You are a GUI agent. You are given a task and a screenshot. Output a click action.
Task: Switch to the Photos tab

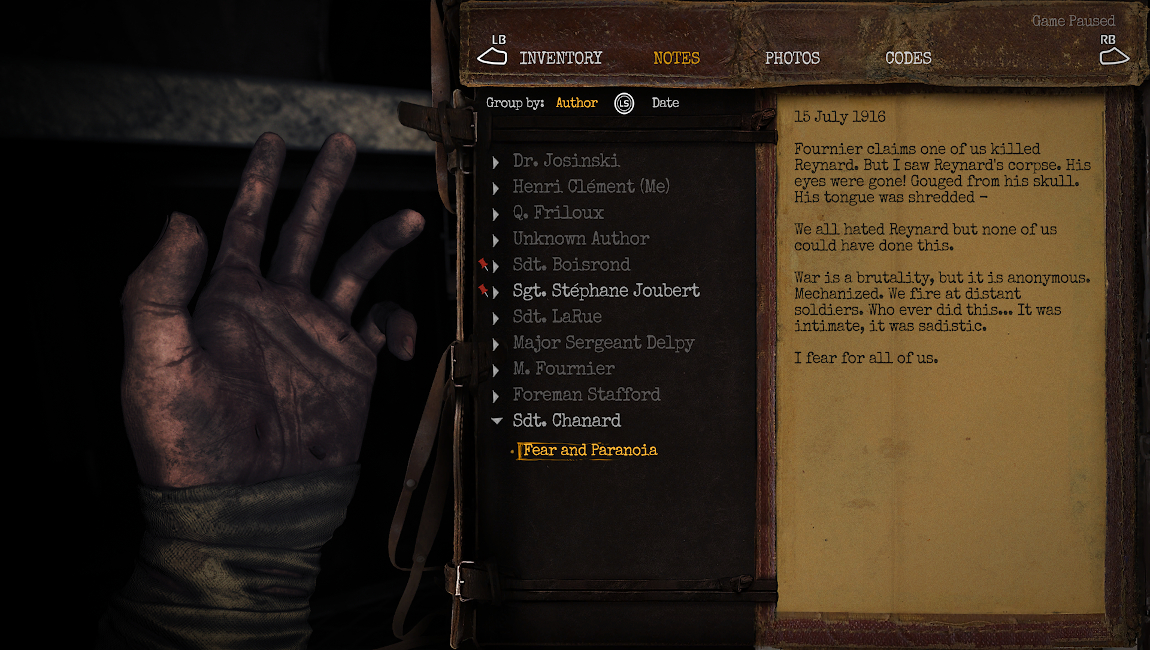792,58
